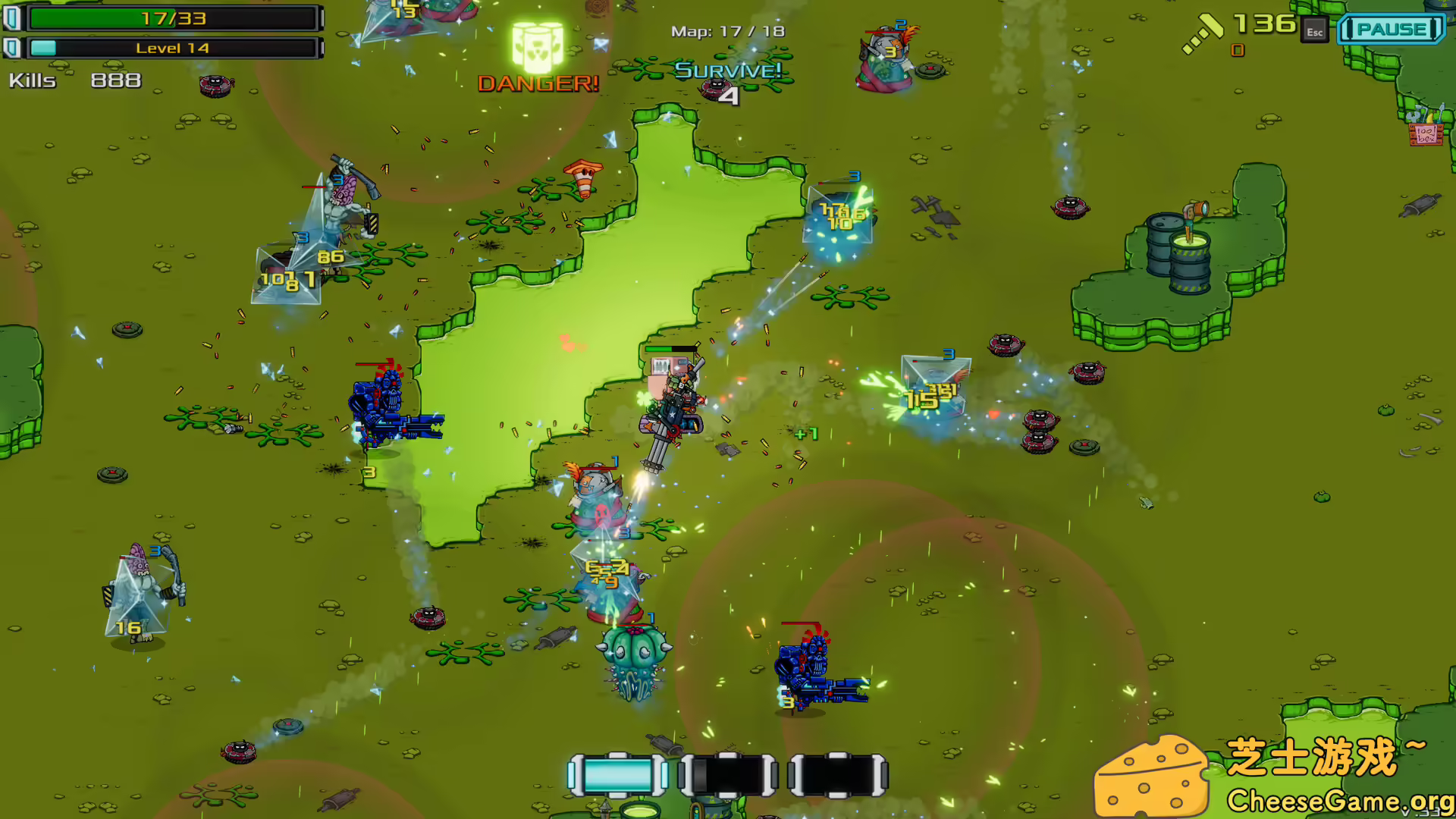Screen dimensions: 1456x819
Task: Click the Map 17/18 indicator
Action: [726, 31]
